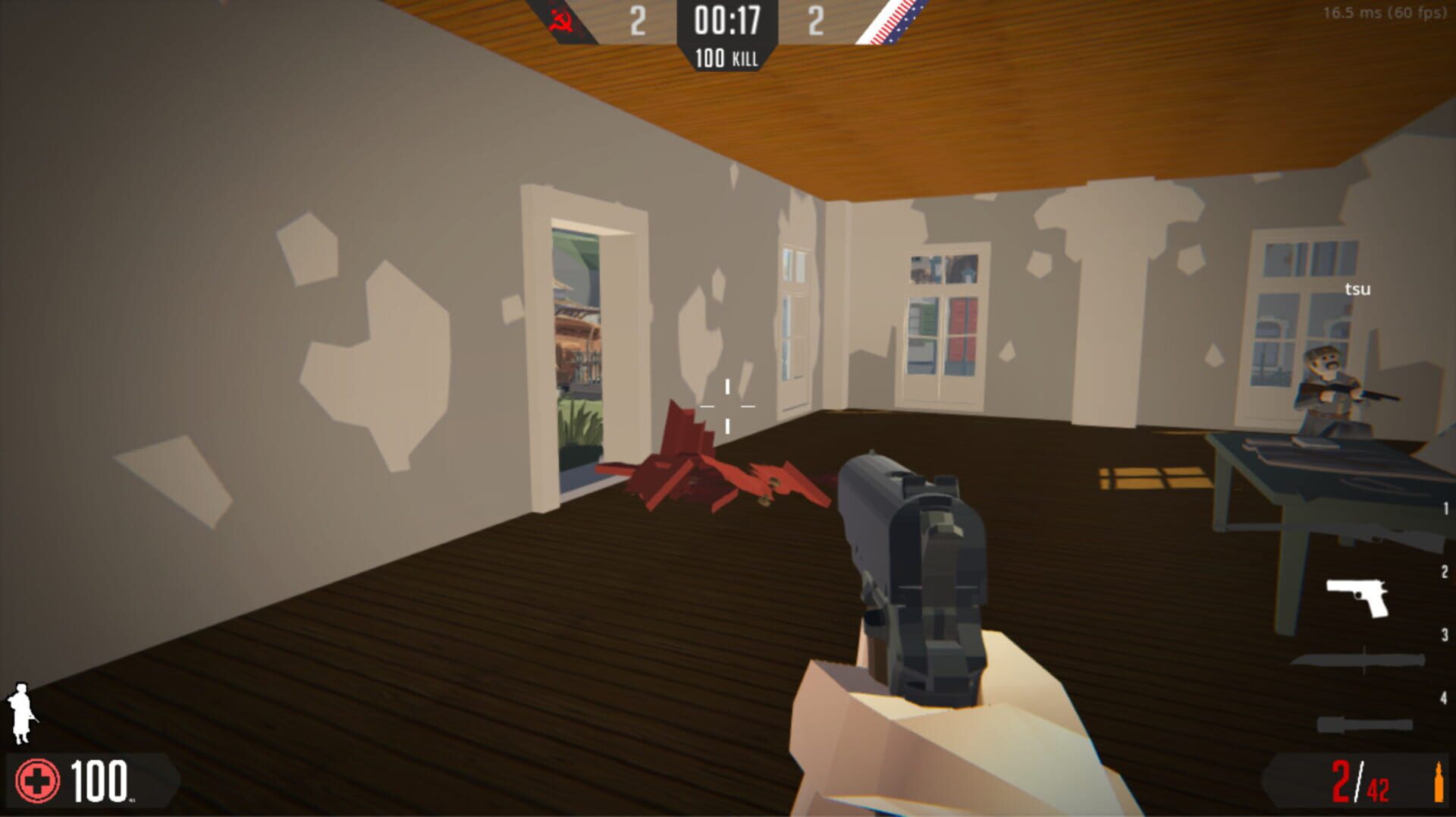This screenshot has height=817, width=1456.
Task: Click the crosshair at screen center
Action: point(728,406)
